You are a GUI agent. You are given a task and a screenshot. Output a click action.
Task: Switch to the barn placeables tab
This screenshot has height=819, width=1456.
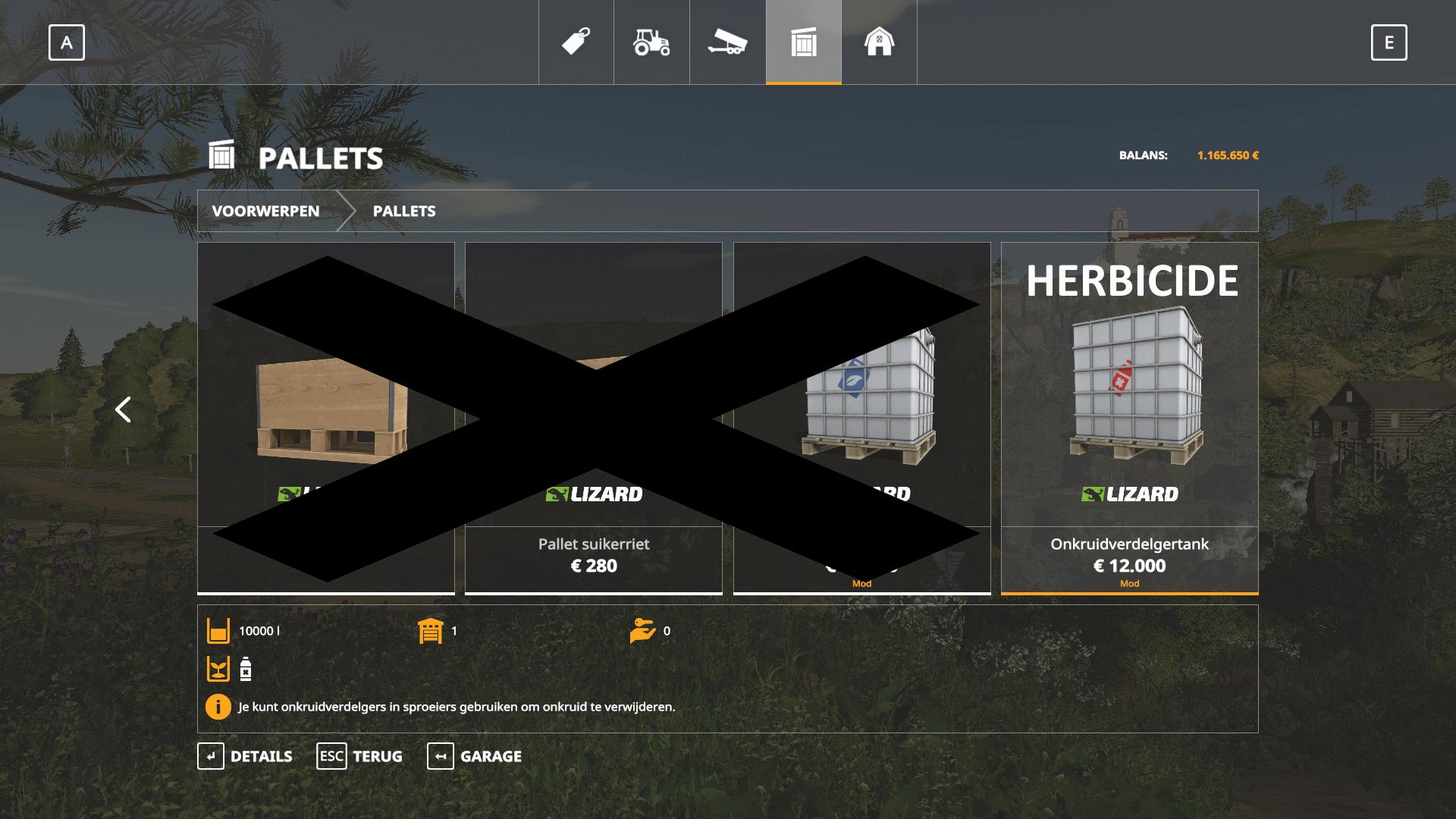[x=879, y=42]
